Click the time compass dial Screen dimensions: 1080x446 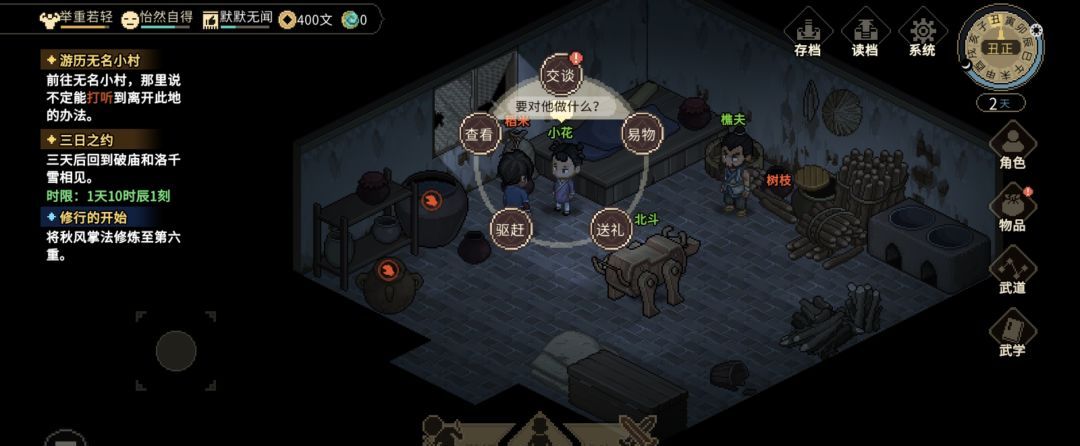(1000, 48)
